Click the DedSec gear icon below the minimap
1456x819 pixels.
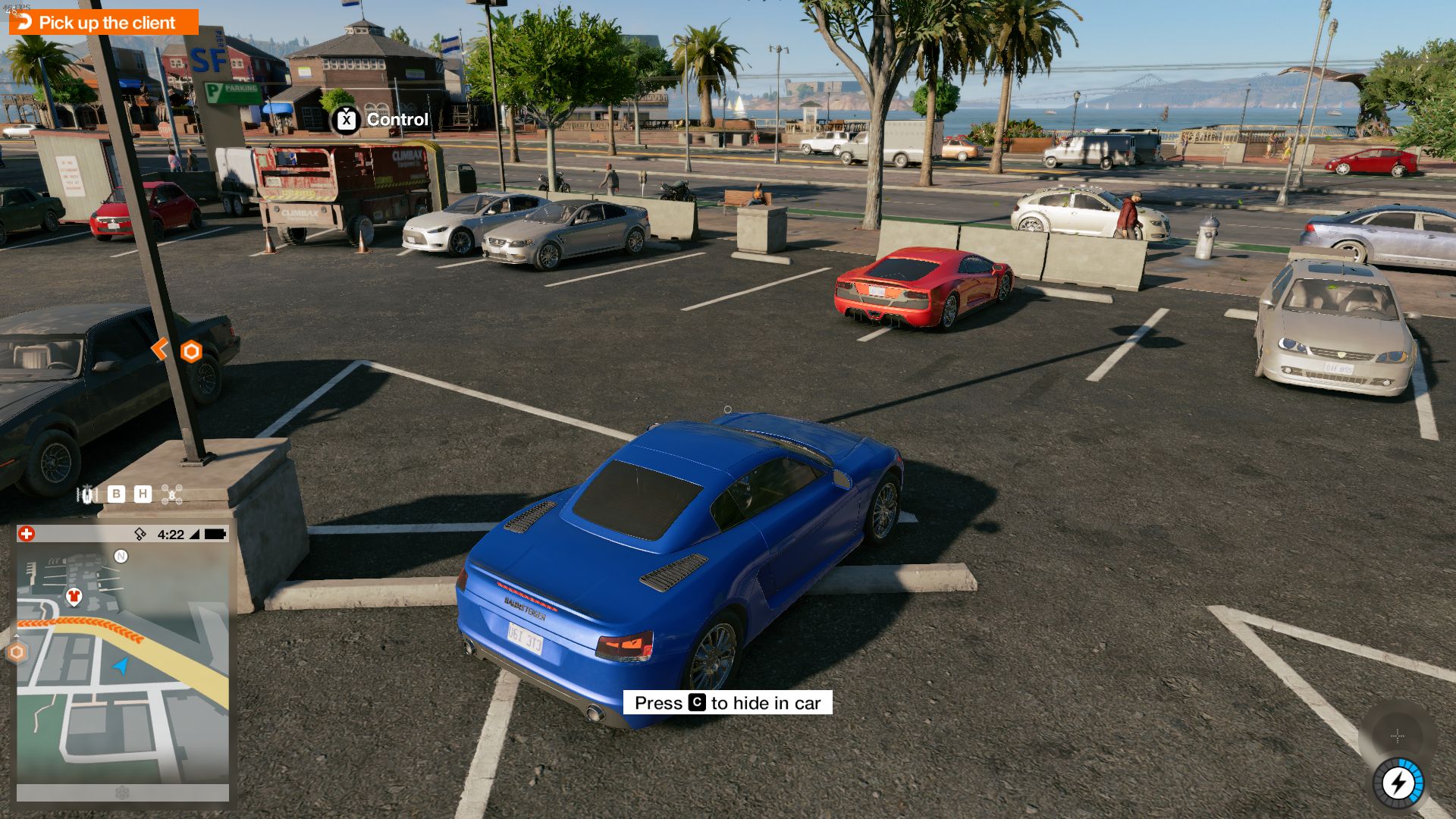(x=122, y=792)
